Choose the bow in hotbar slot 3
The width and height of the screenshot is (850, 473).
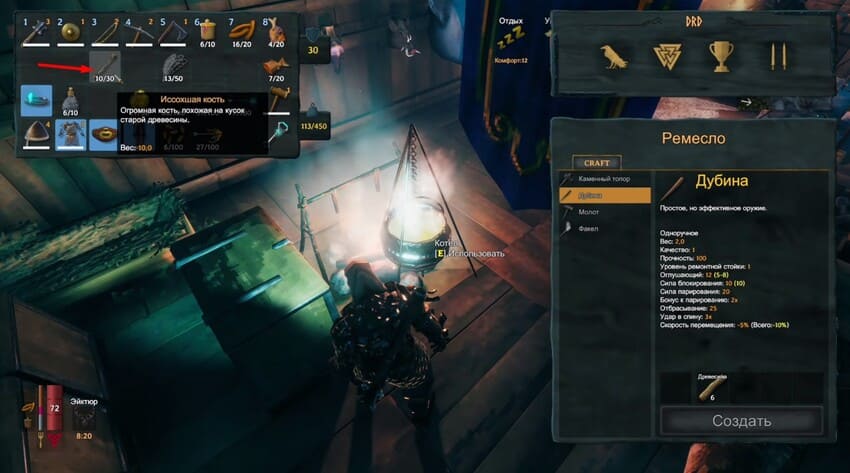(105, 33)
